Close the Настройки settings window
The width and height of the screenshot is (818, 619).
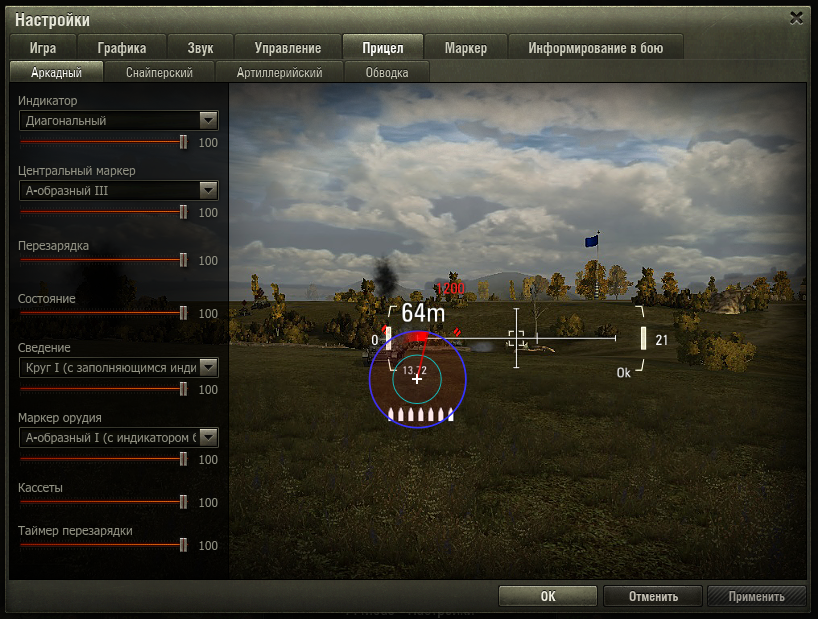796,18
